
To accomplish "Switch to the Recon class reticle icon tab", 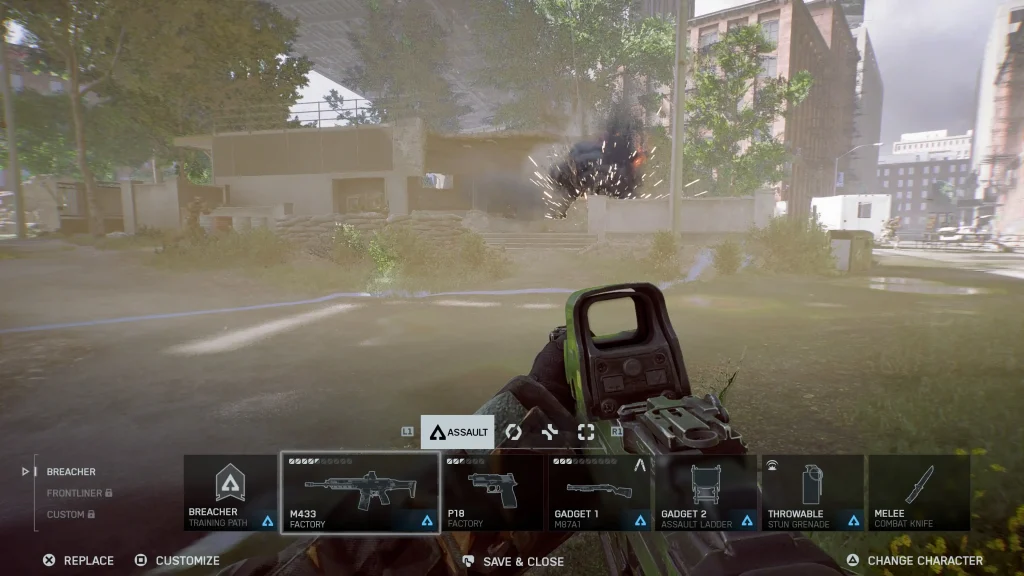I will (x=586, y=432).
